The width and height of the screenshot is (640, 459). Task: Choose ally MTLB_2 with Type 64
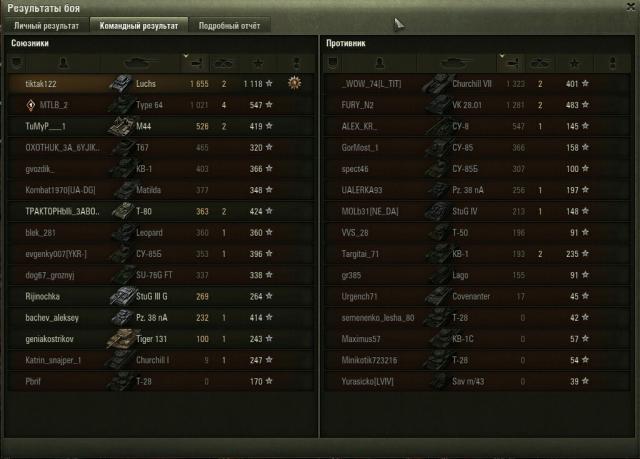coord(150,105)
